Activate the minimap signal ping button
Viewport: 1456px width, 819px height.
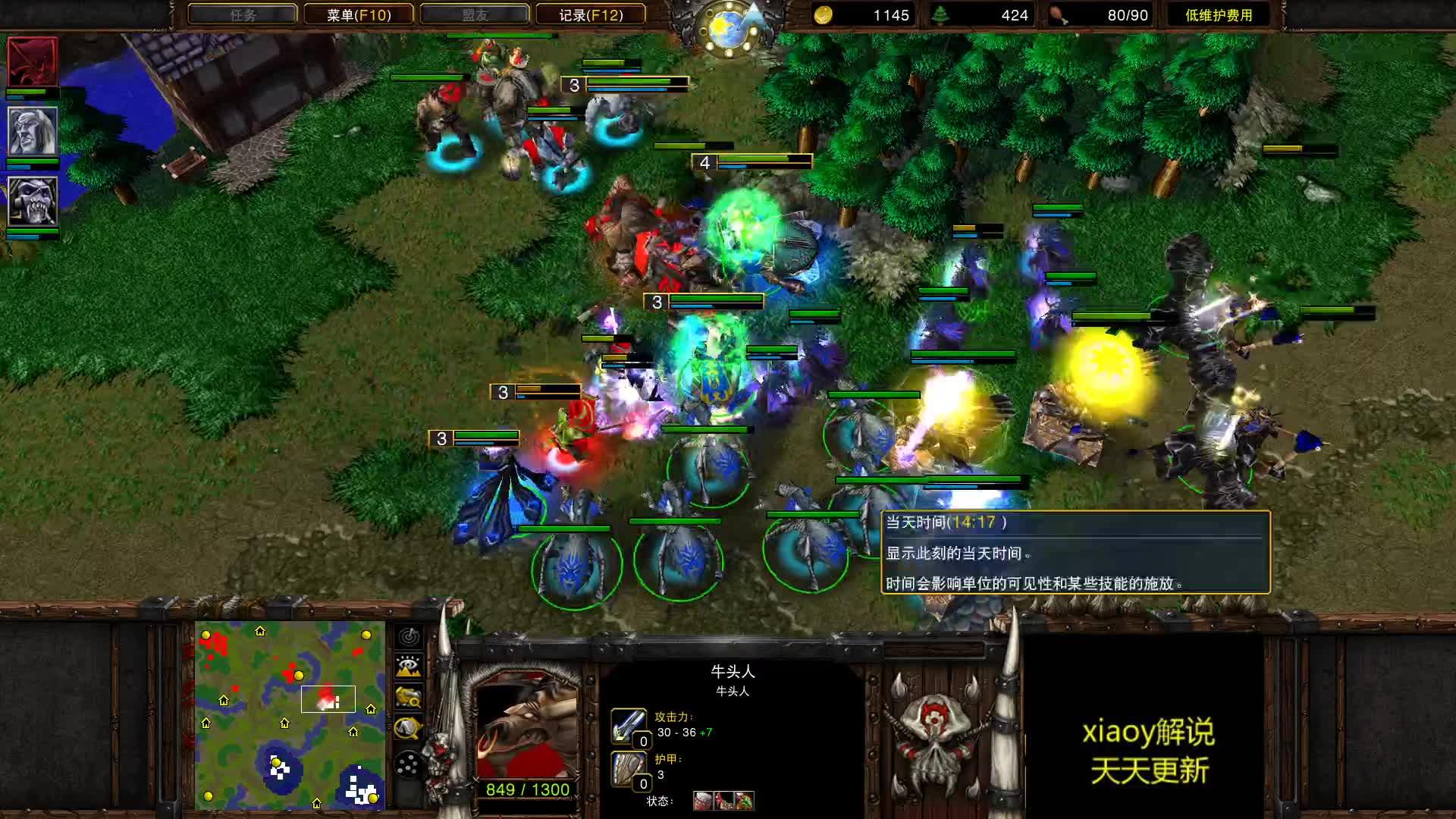[x=409, y=636]
